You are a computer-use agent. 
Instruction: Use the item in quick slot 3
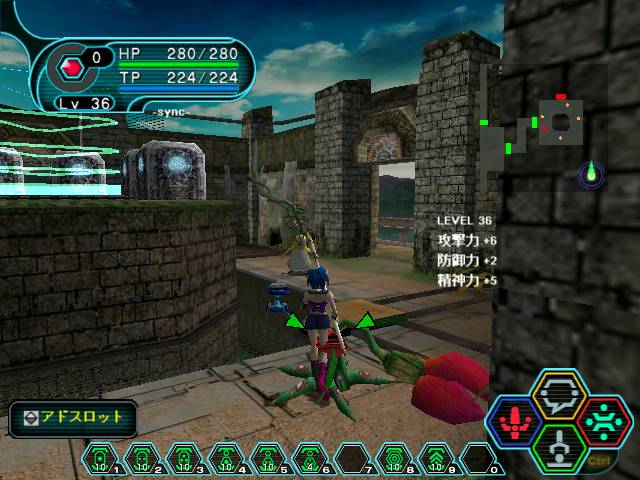(183, 459)
